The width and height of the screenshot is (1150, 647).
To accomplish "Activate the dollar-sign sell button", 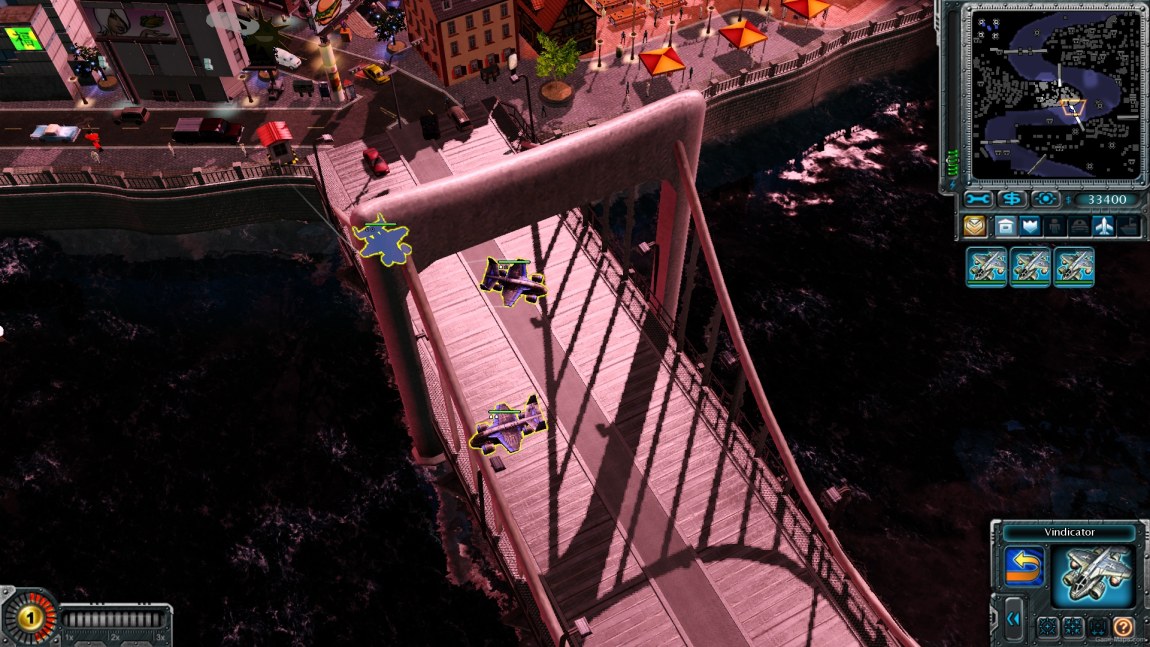I will (x=1011, y=200).
